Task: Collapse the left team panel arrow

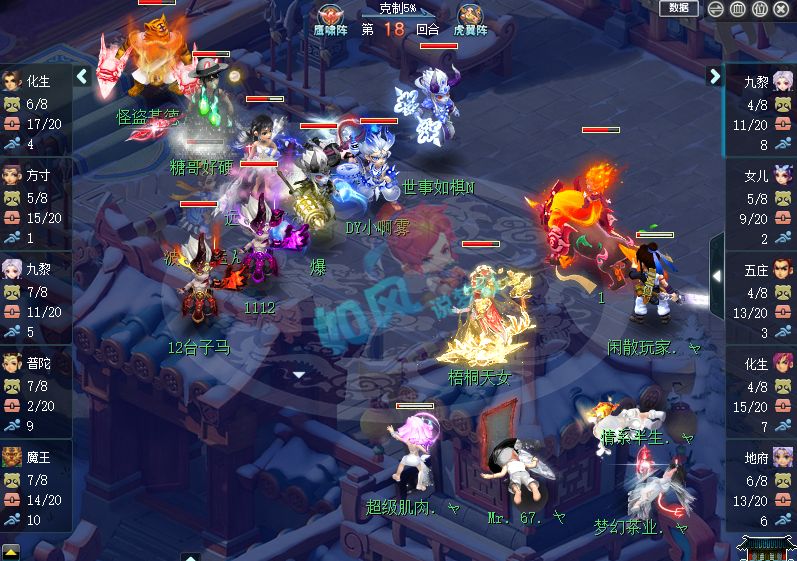Action: [82, 76]
